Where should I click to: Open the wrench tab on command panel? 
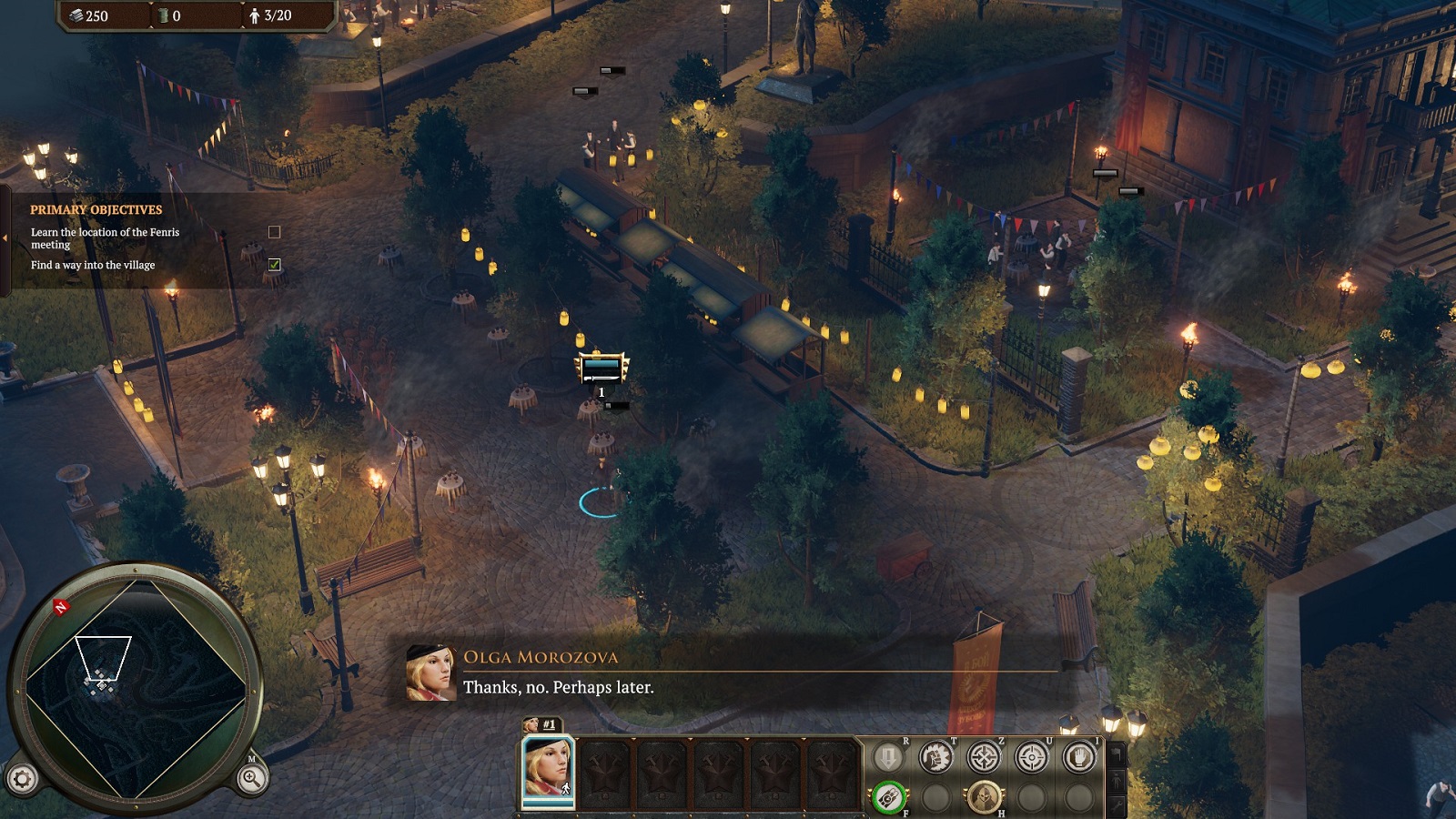1117,804
